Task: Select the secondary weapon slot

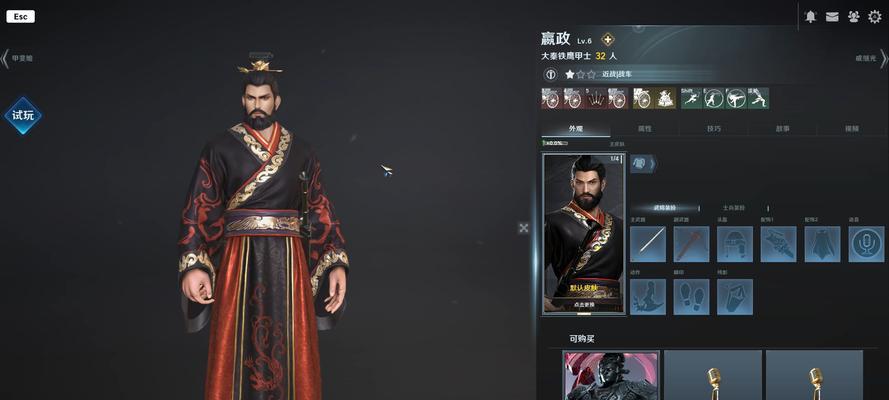Action: 690,244
